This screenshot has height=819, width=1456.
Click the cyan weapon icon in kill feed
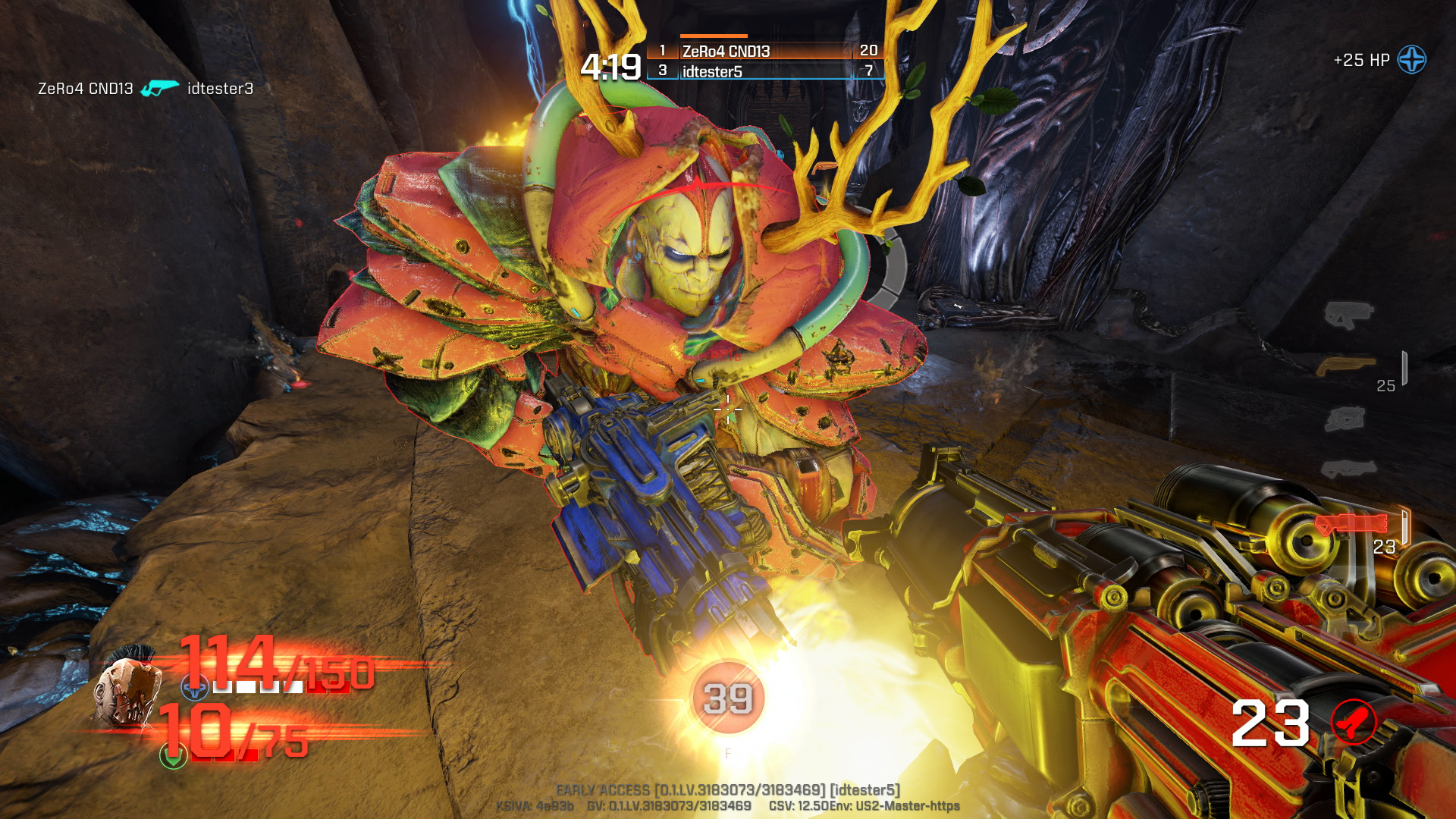click(160, 89)
